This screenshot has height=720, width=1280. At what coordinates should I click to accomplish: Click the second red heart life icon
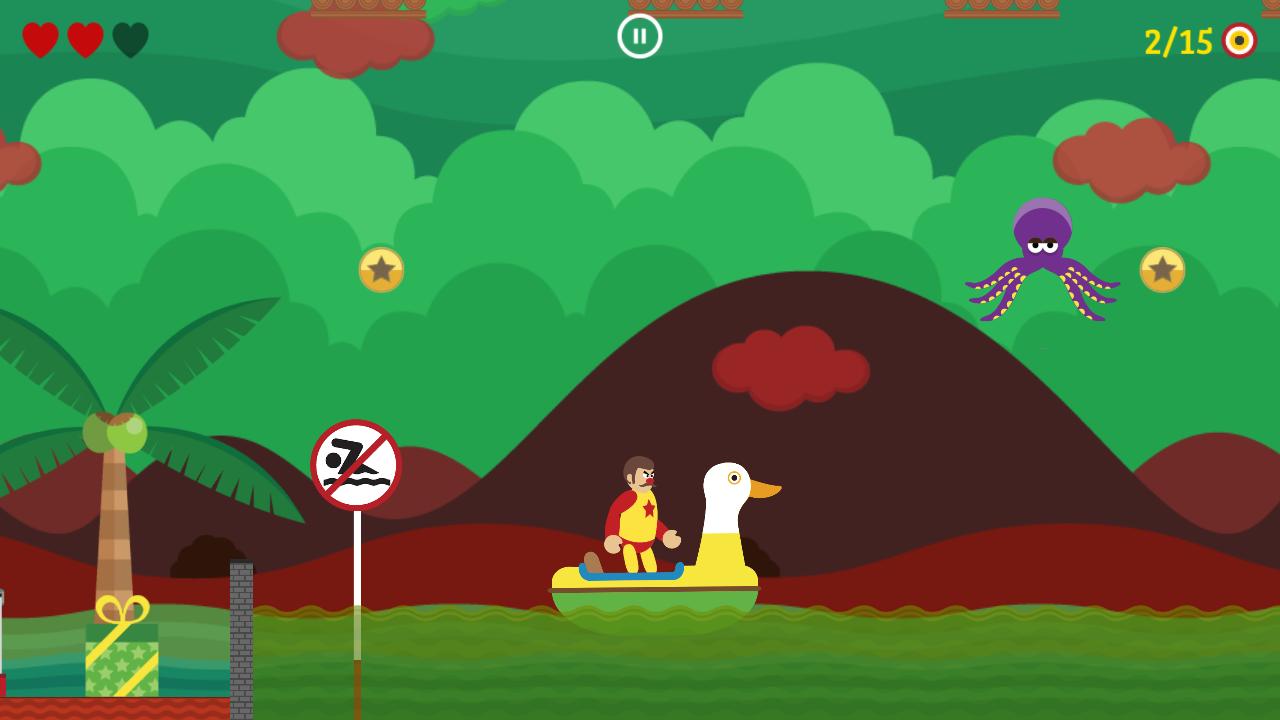click(86, 40)
